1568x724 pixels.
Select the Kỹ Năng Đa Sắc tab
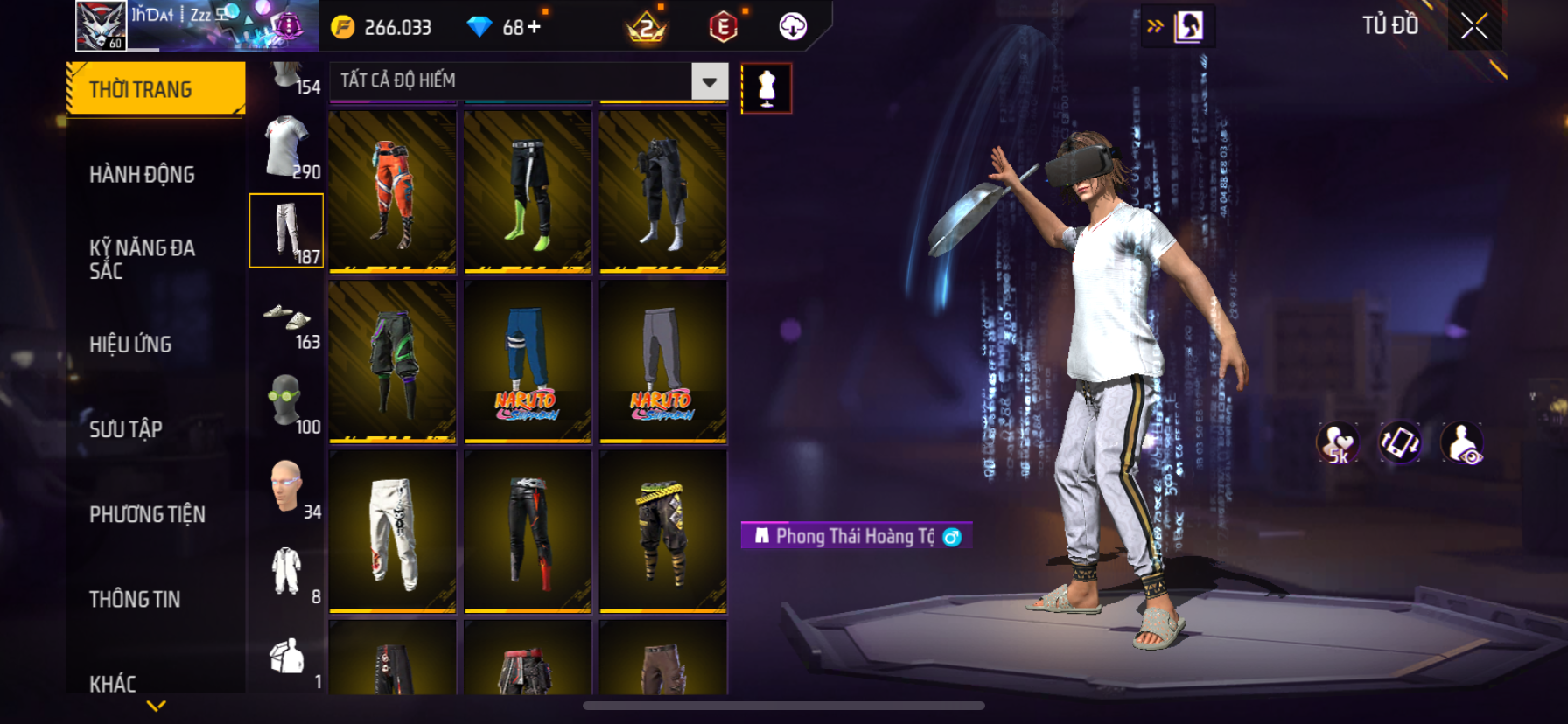[x=142, y=259]
